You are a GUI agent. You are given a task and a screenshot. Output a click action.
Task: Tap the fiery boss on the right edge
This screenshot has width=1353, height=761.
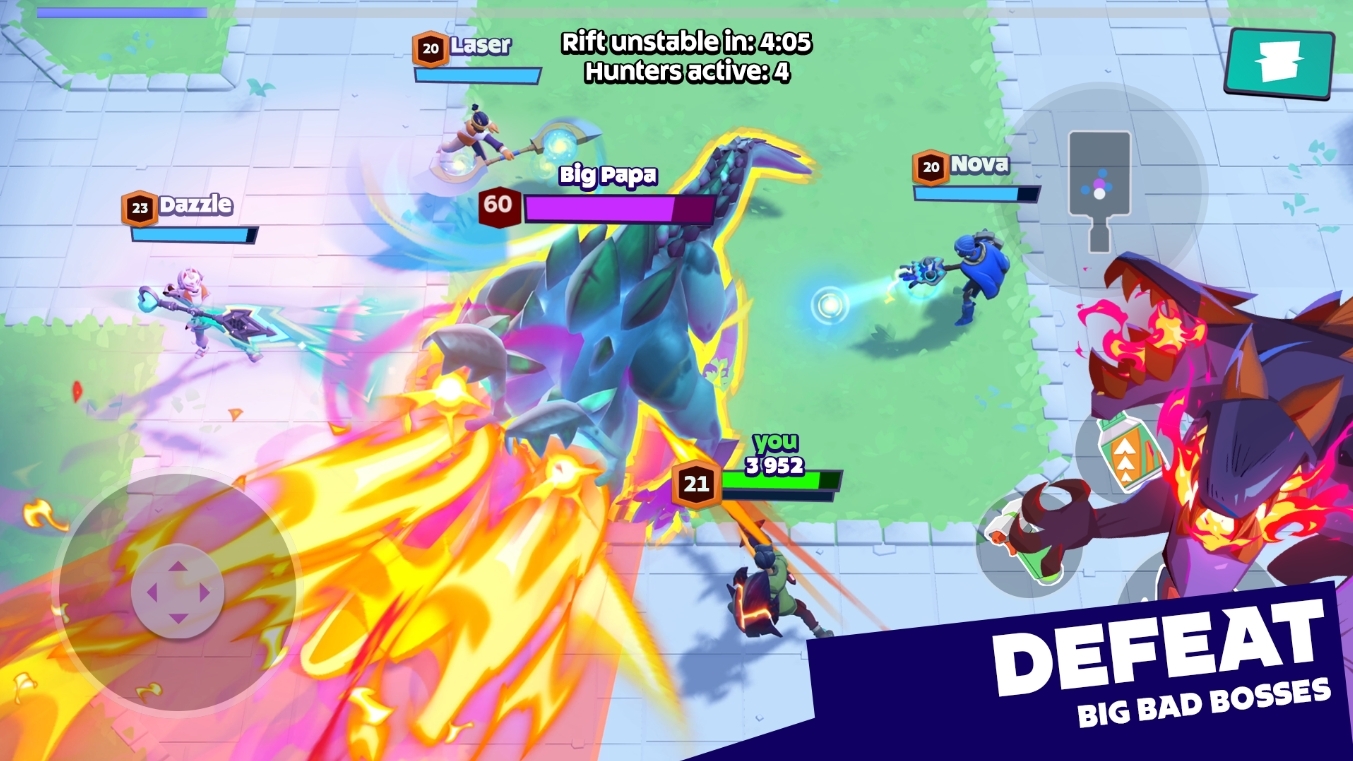point(1240,420)
